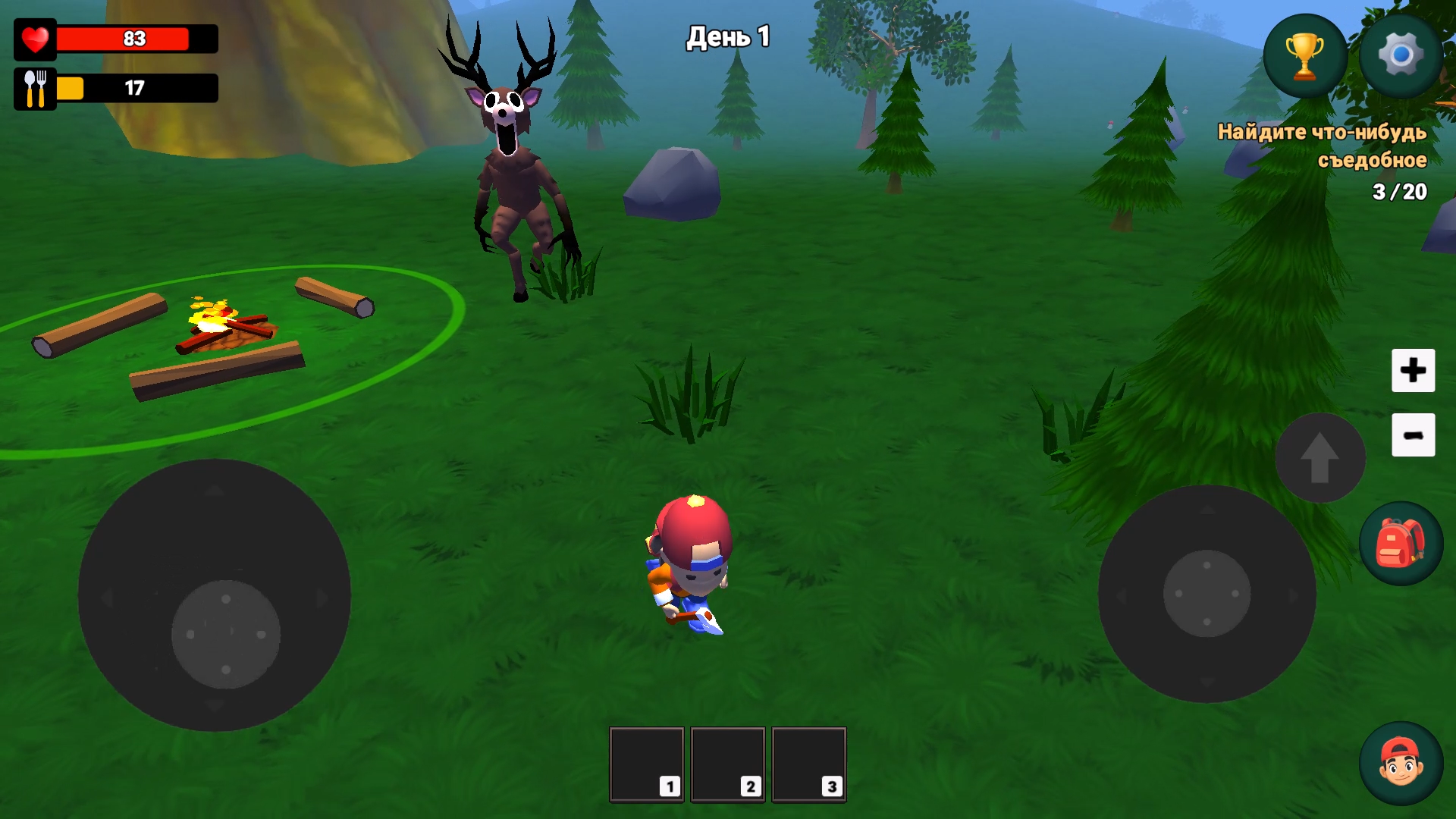Zoom in with the plus button
This screenshot has width=1456, height=819.
pos(1413,371)
